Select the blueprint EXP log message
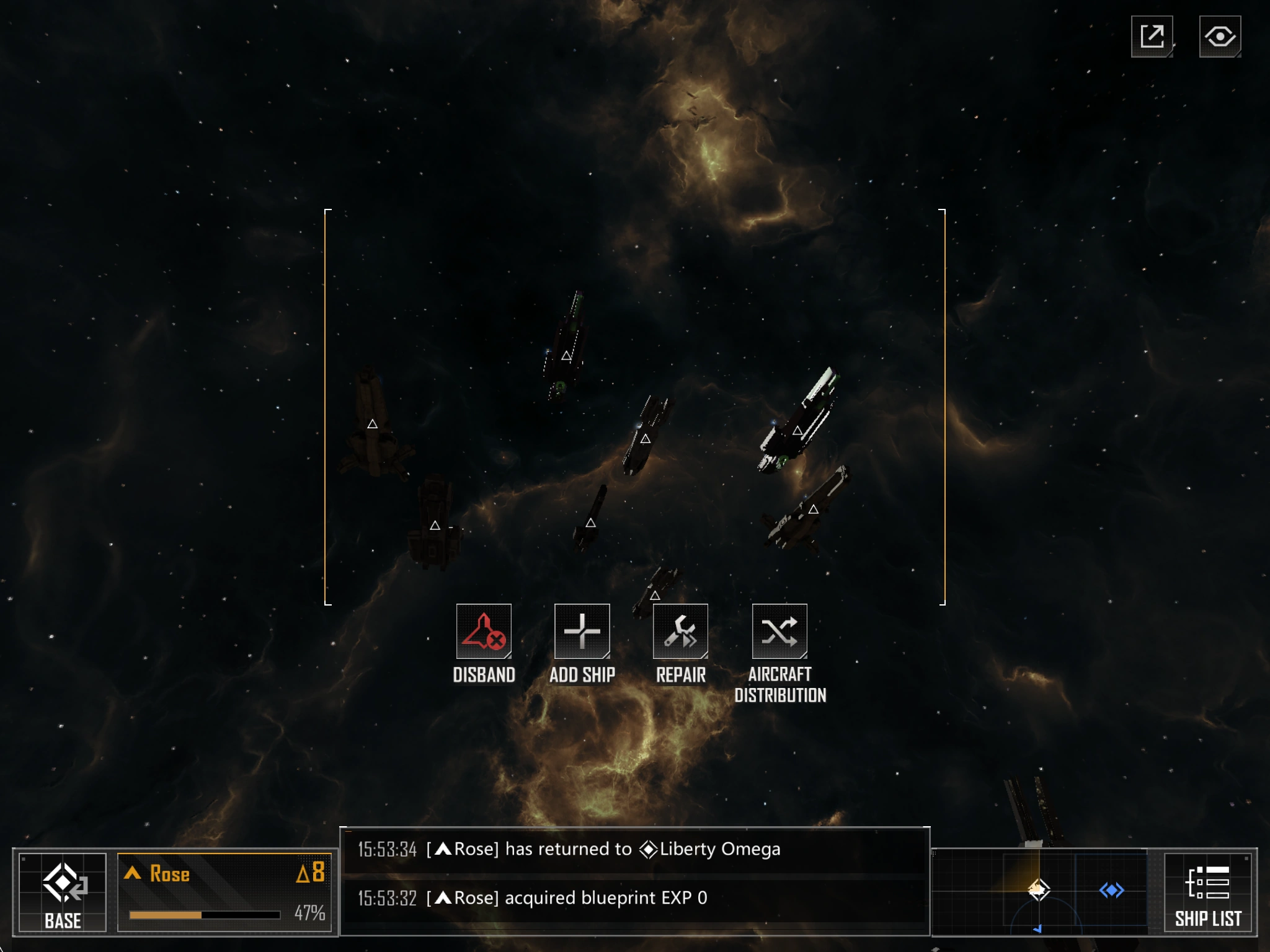Viewport: 1270px width, 952px height. coord(633,898)
